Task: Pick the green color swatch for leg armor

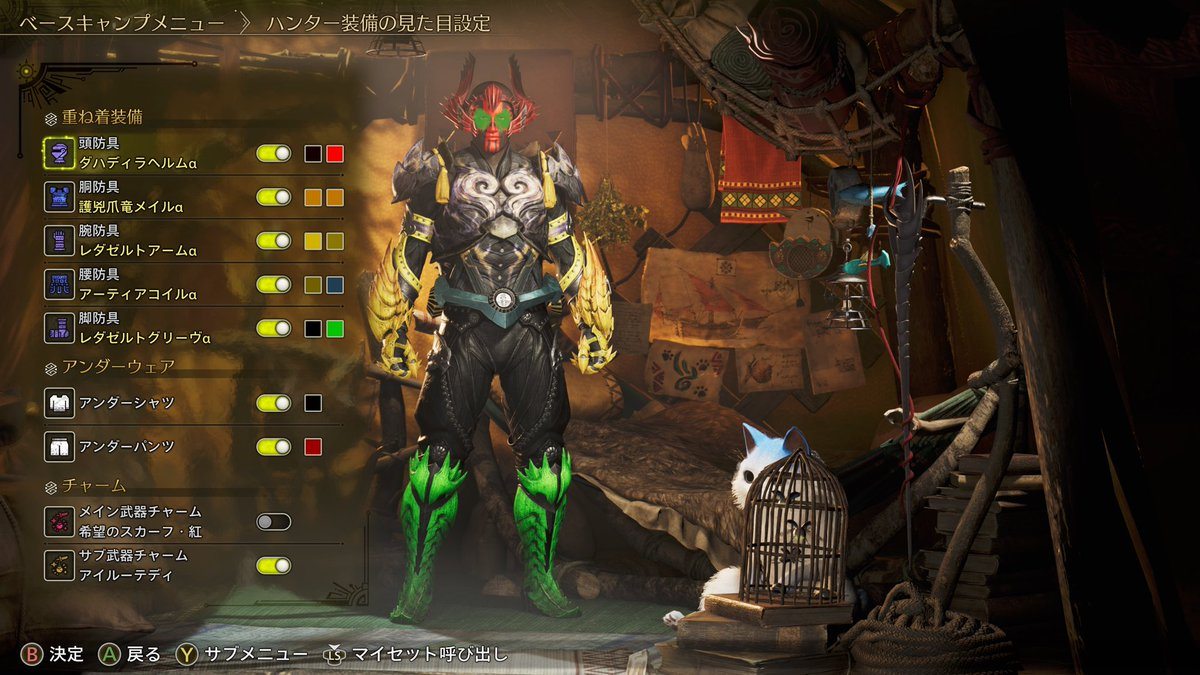Action: 335,328
